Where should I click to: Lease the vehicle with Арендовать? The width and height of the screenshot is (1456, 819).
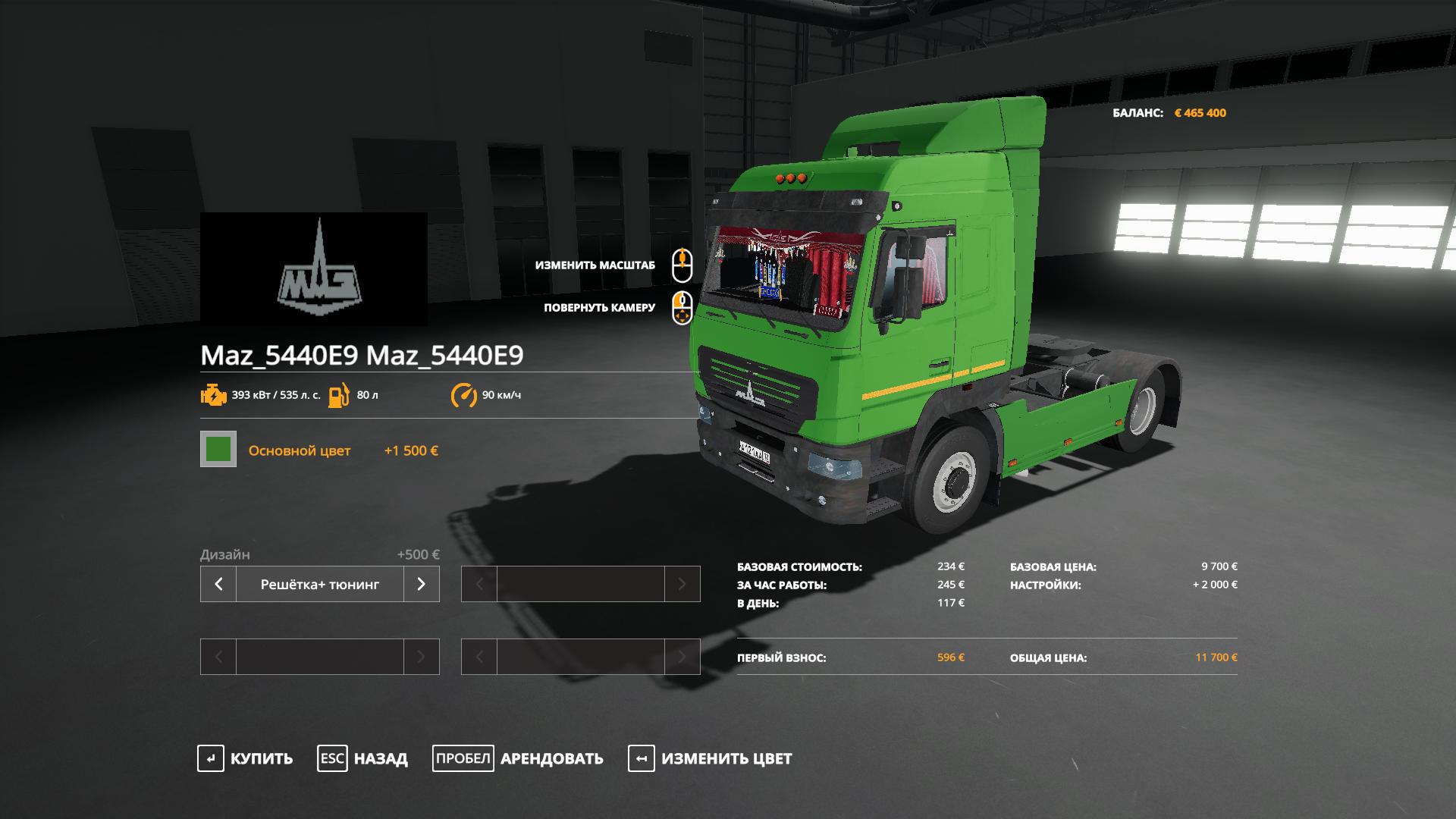(519, 758)
